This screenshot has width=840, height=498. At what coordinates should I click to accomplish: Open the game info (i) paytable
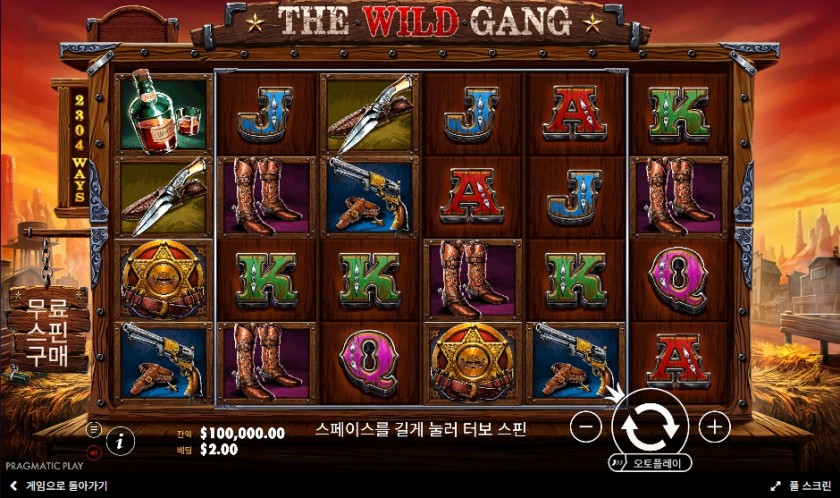pyautogui.click(x=120, y=439)
